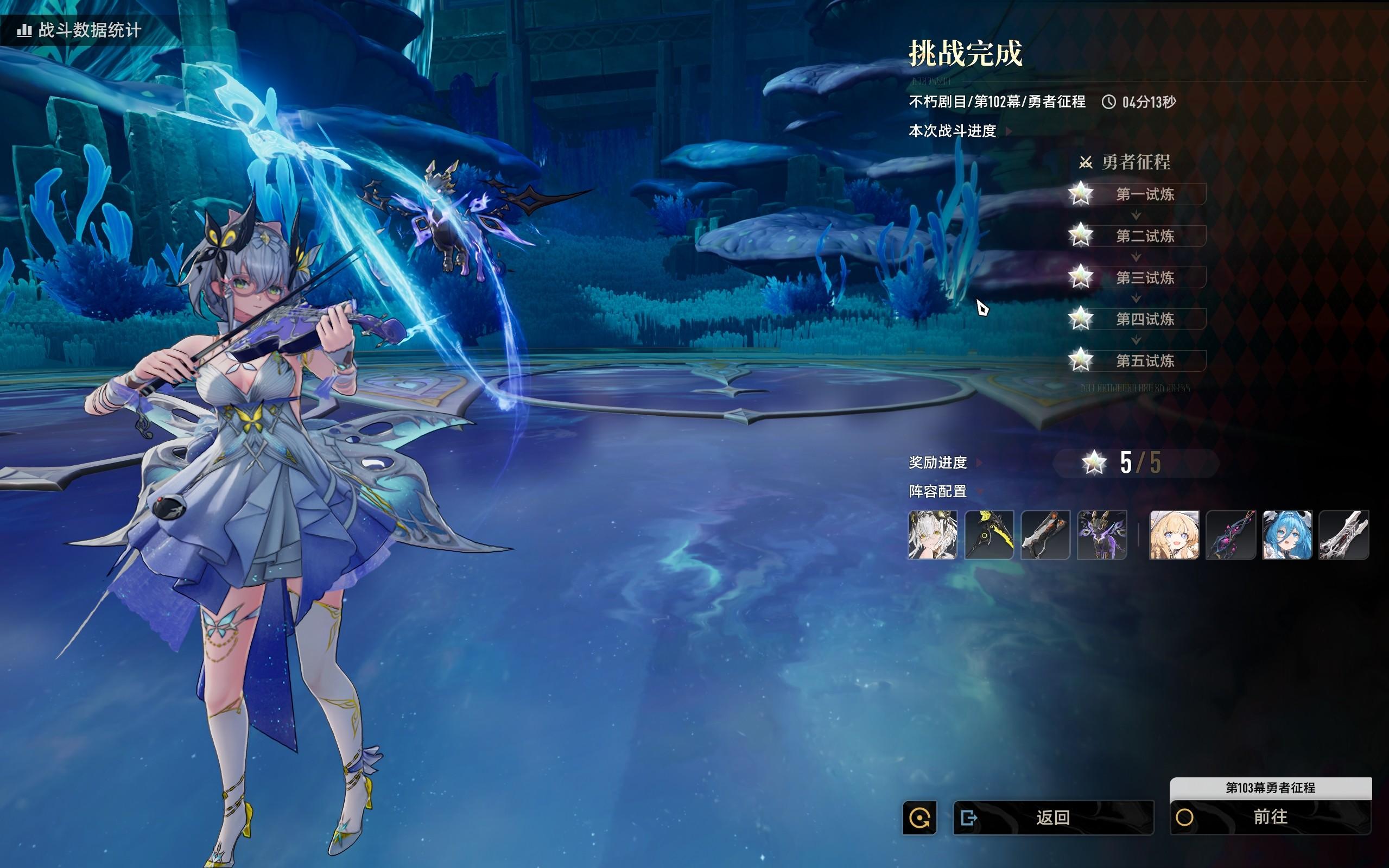Viewport: 1389px width, 868px height.
Task: Select the dark weapon with pink crystals icon
Action: click(x=1231, y=535)
